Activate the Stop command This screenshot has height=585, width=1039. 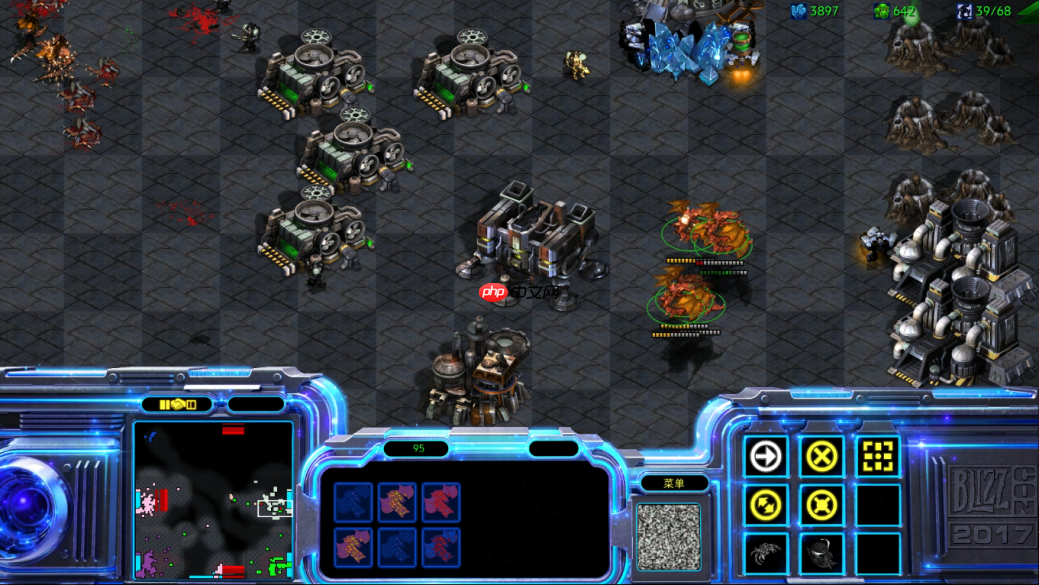tap(822, 457)
